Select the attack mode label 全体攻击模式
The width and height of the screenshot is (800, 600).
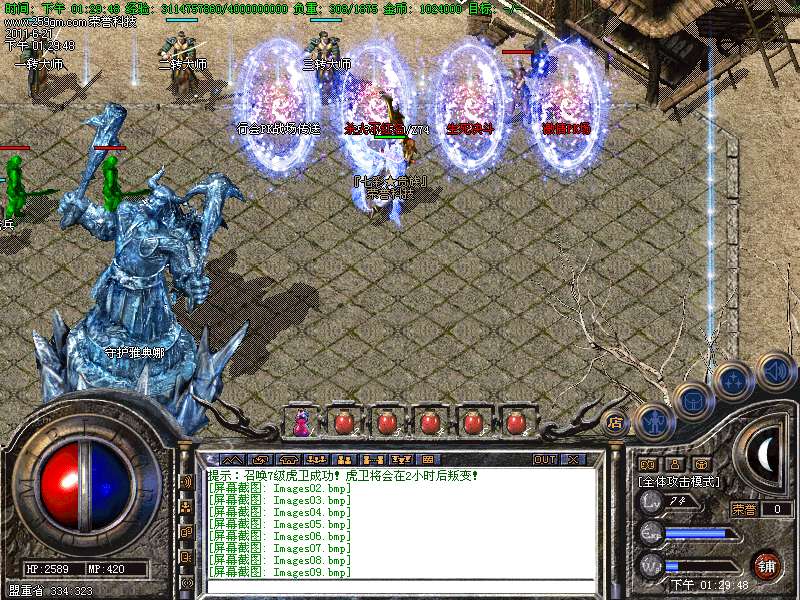(677, 481)
